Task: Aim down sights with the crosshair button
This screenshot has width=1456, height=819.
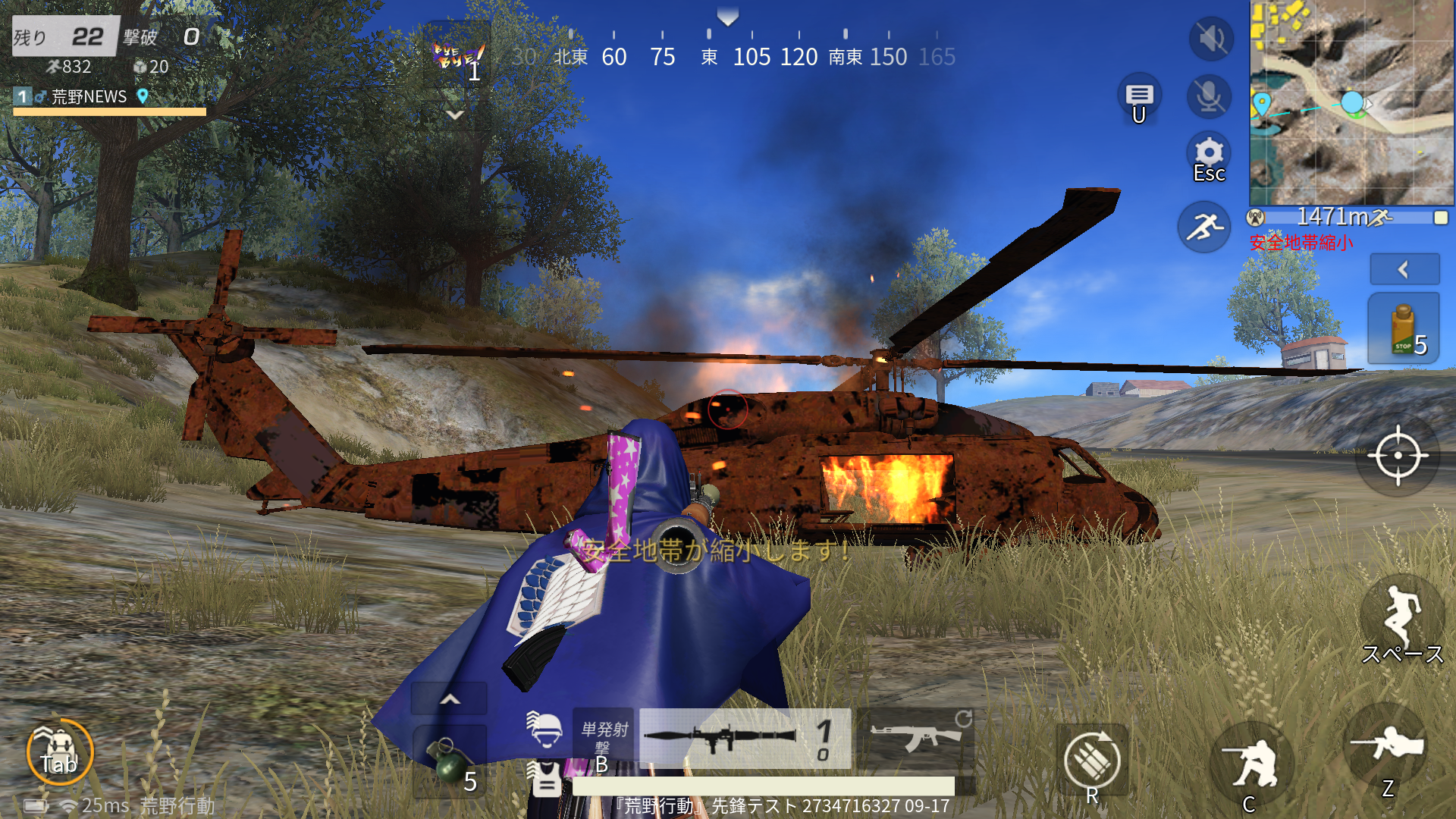Action: [x=1398, y=456]
